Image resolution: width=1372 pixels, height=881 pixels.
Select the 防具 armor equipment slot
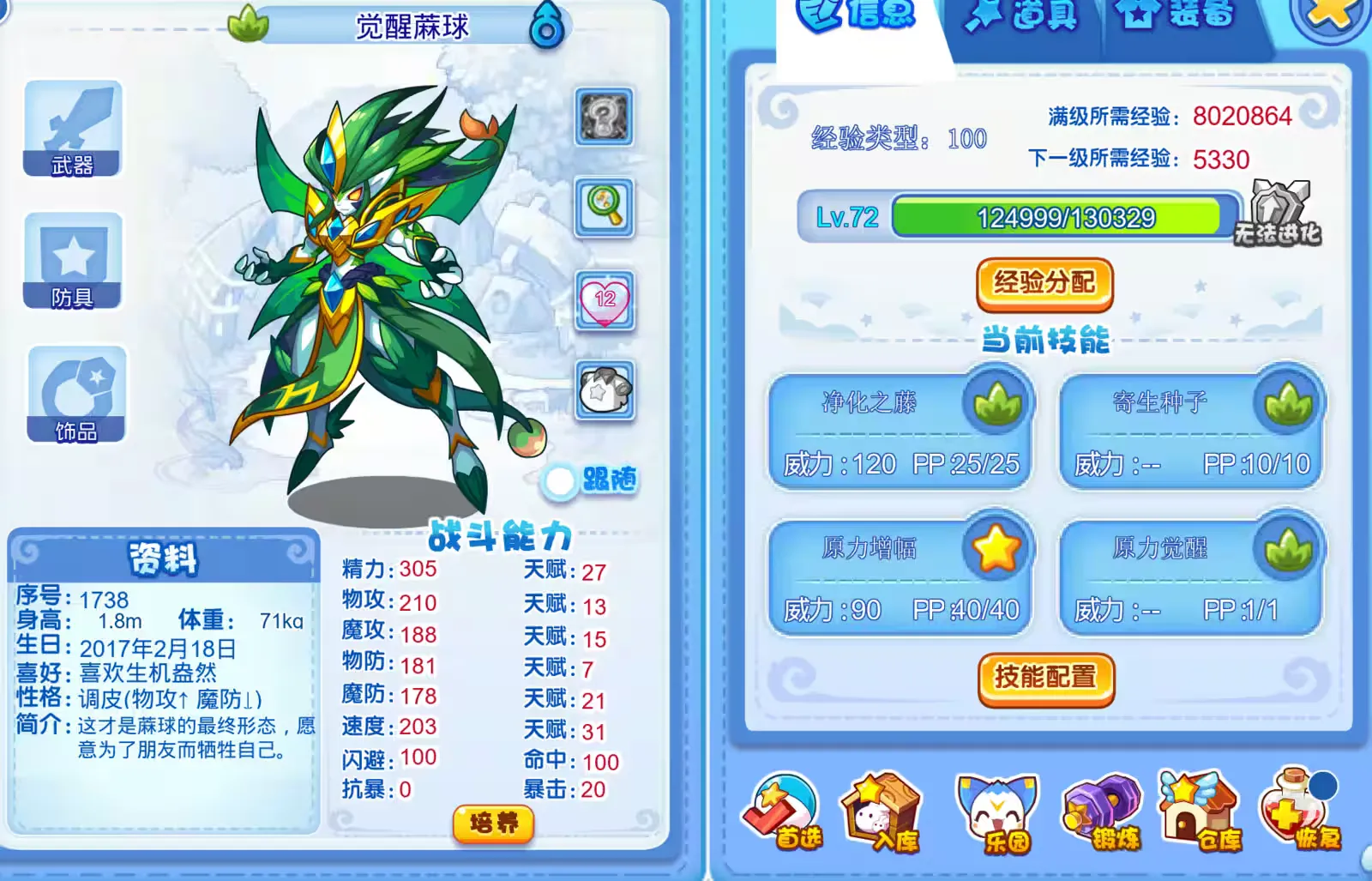click(73, 261)
